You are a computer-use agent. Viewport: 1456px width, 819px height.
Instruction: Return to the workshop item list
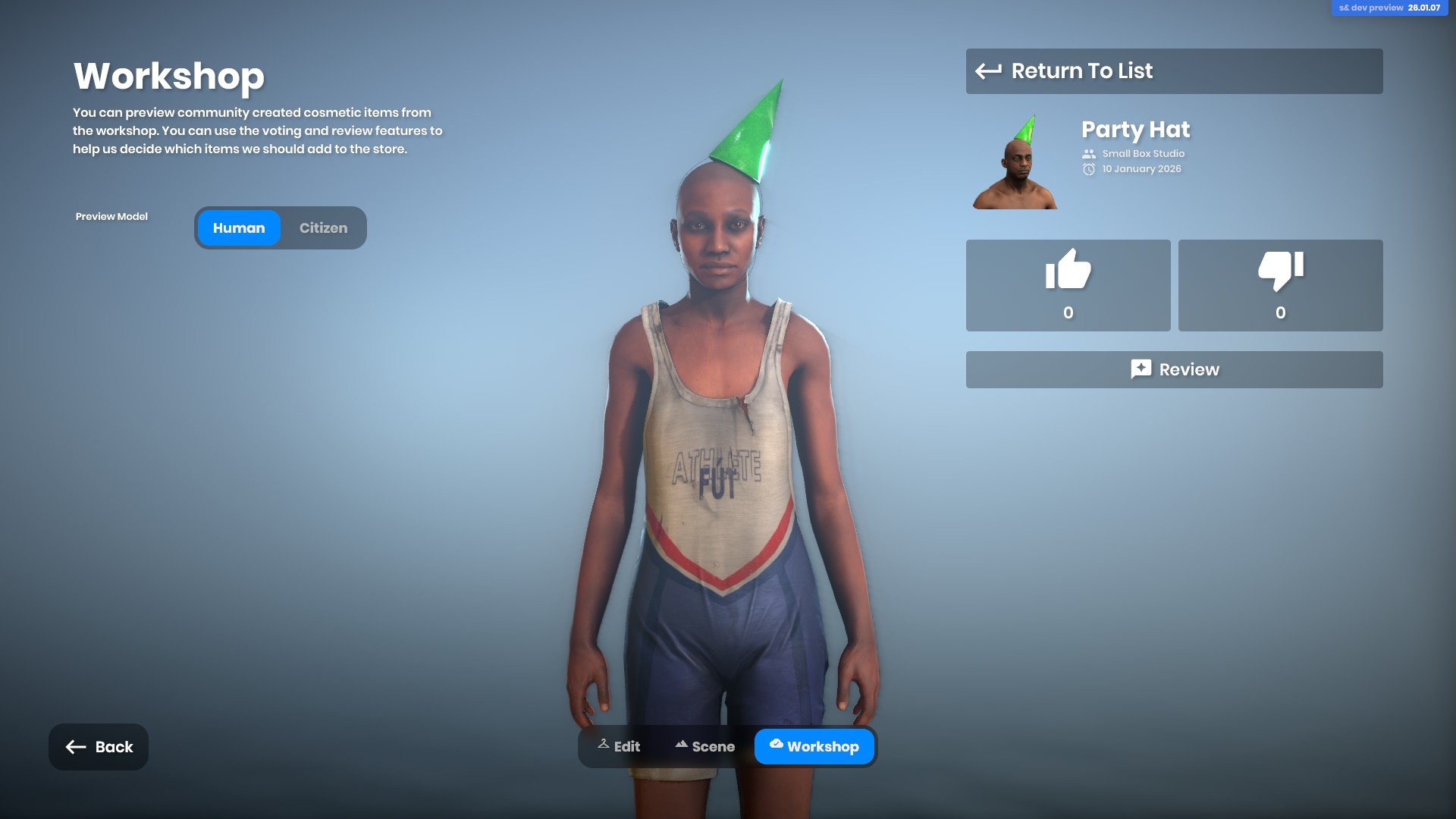pos(1173,71)
